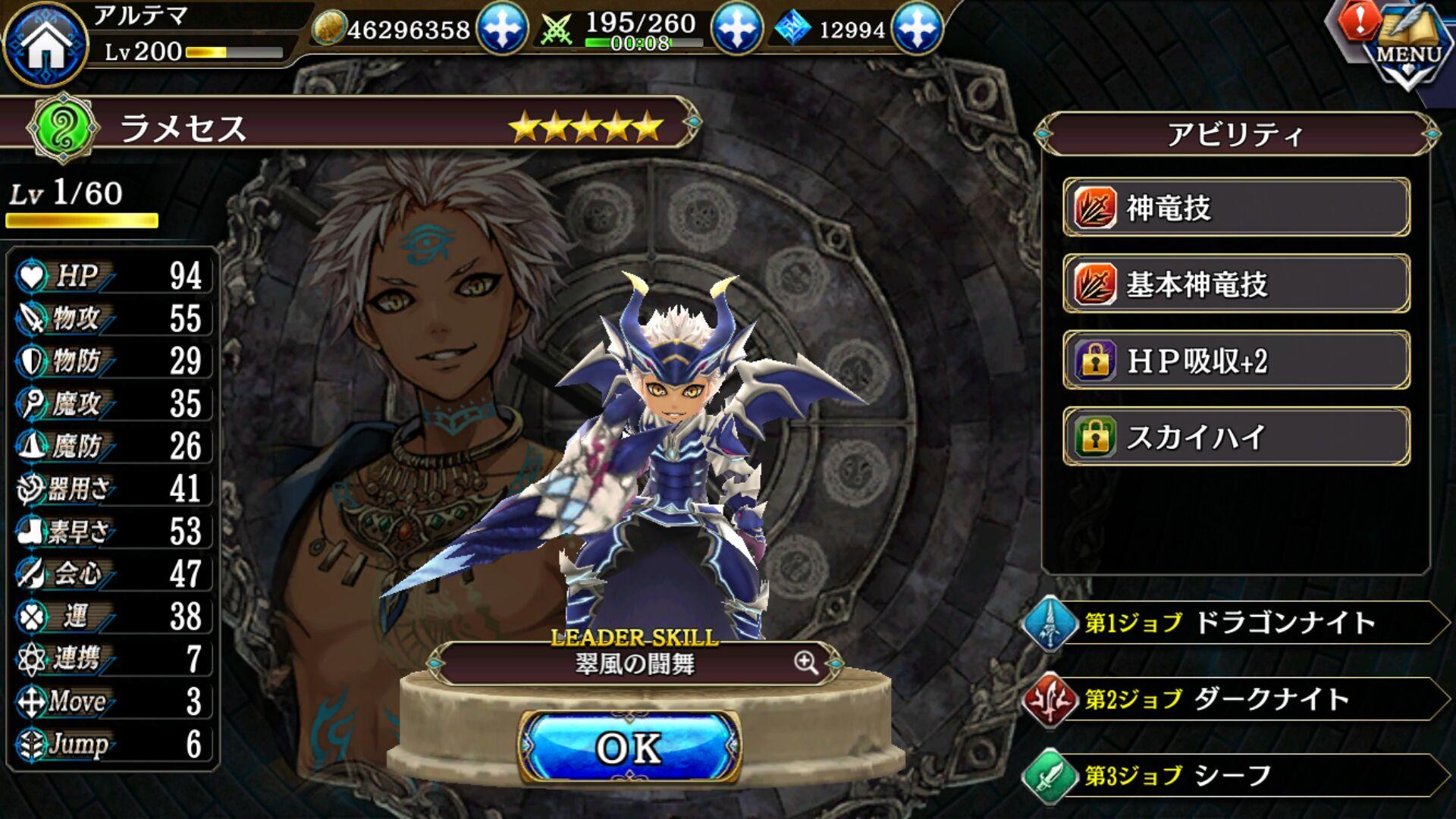Tap the green element icon beside ラメセス
The height and width of the screenshot is (819, 1456).
[x=63, y=127]
